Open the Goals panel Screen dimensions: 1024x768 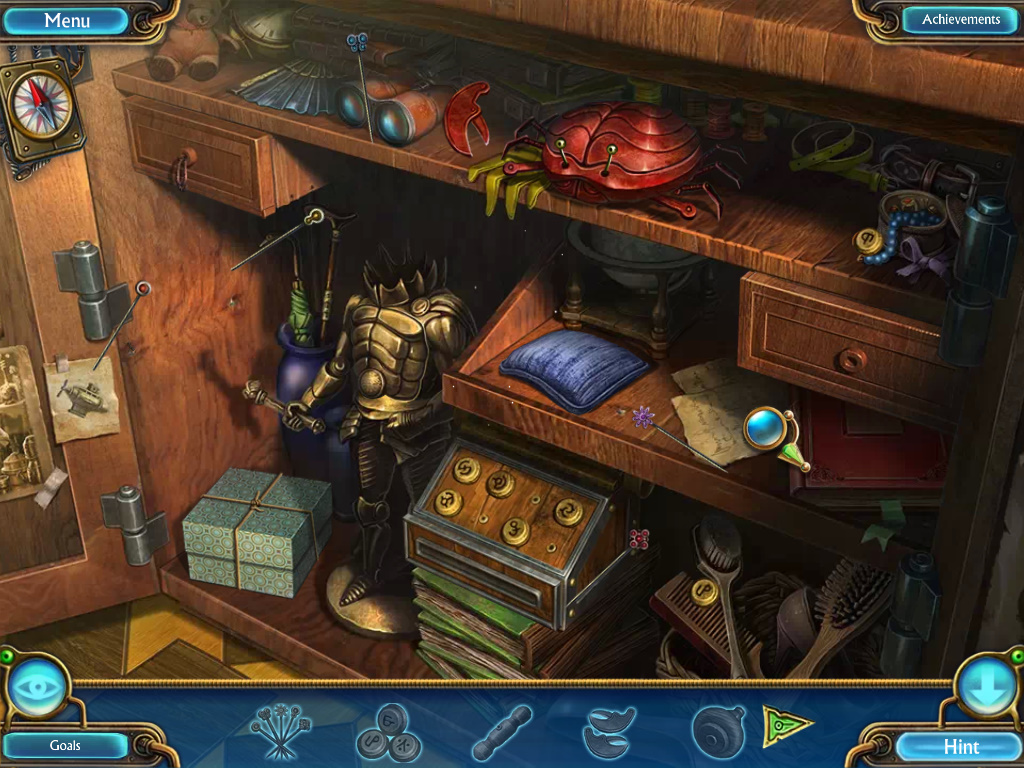click(65, 745)
